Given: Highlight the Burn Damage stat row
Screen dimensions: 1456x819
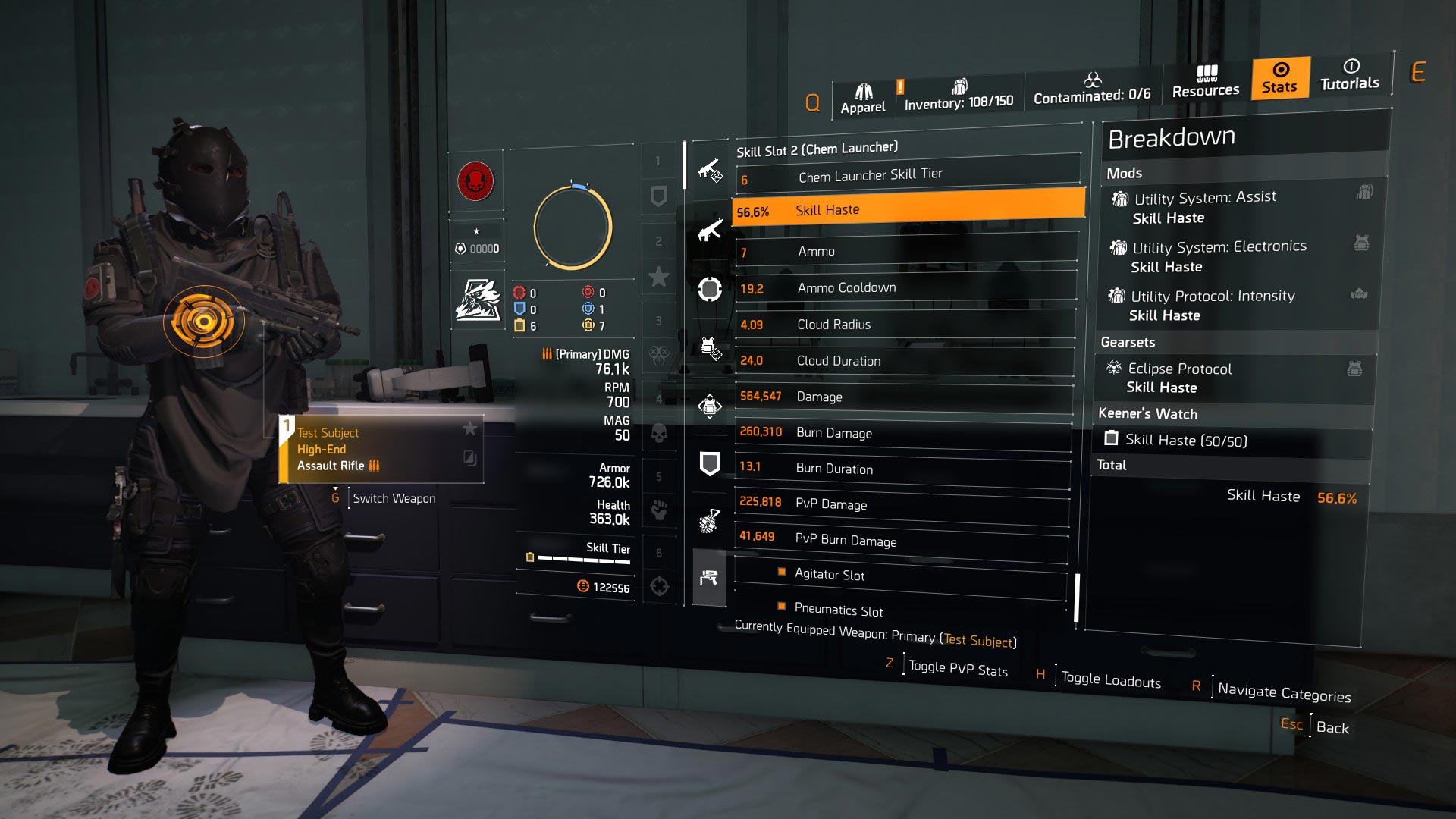Looking at the screenshot, I should pyautogui.click(x=904, y=433).
